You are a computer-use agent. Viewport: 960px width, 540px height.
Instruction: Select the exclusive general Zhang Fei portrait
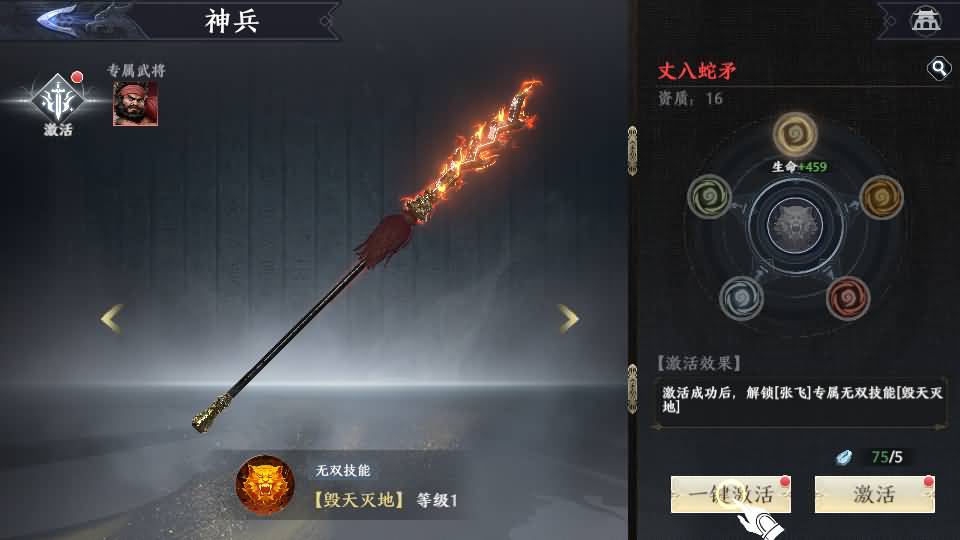[135, 103]
